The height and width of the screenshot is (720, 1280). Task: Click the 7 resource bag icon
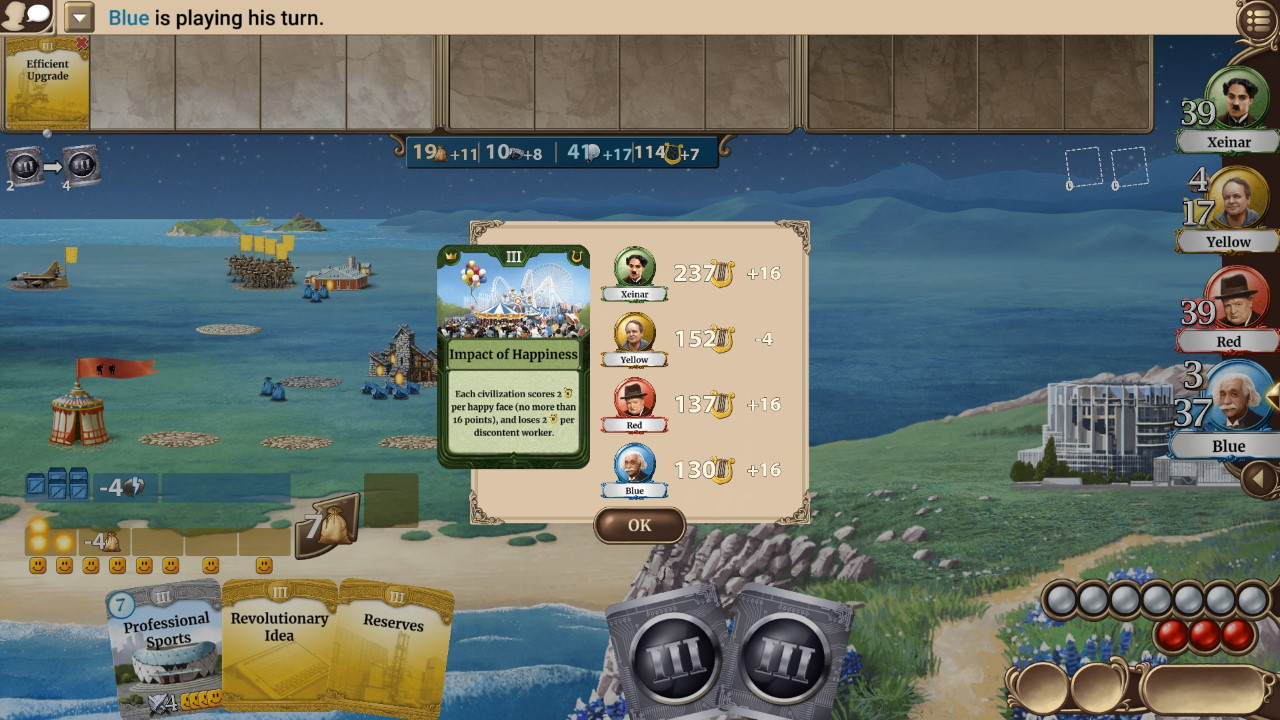(x=326, y=524)
